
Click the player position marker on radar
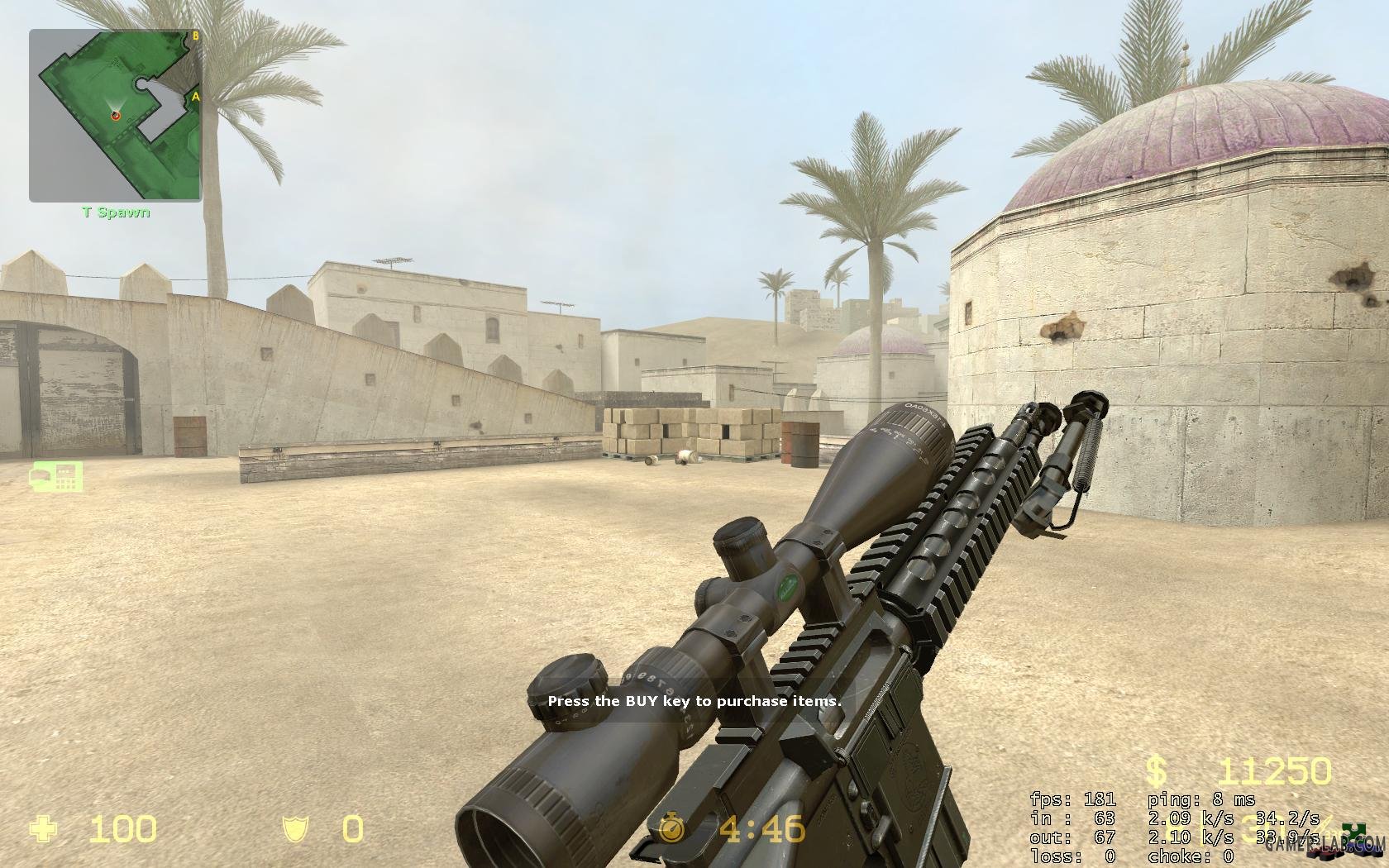[116, 116]
